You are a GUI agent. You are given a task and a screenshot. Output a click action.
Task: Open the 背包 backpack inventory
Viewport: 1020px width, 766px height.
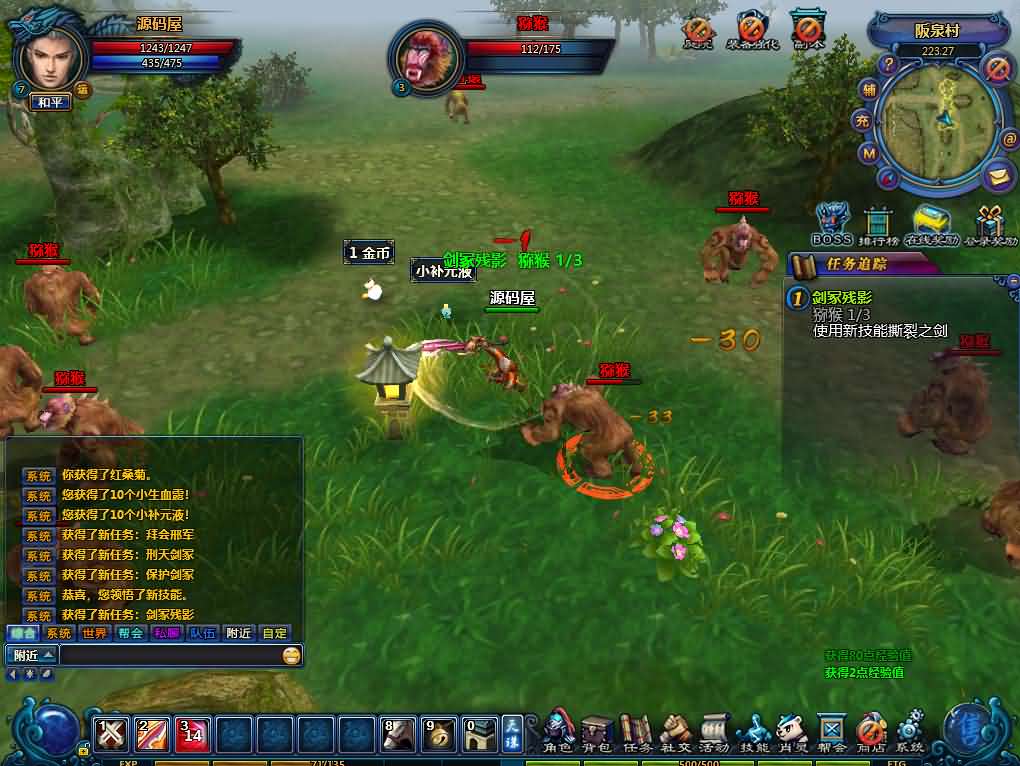pos(597,732)
